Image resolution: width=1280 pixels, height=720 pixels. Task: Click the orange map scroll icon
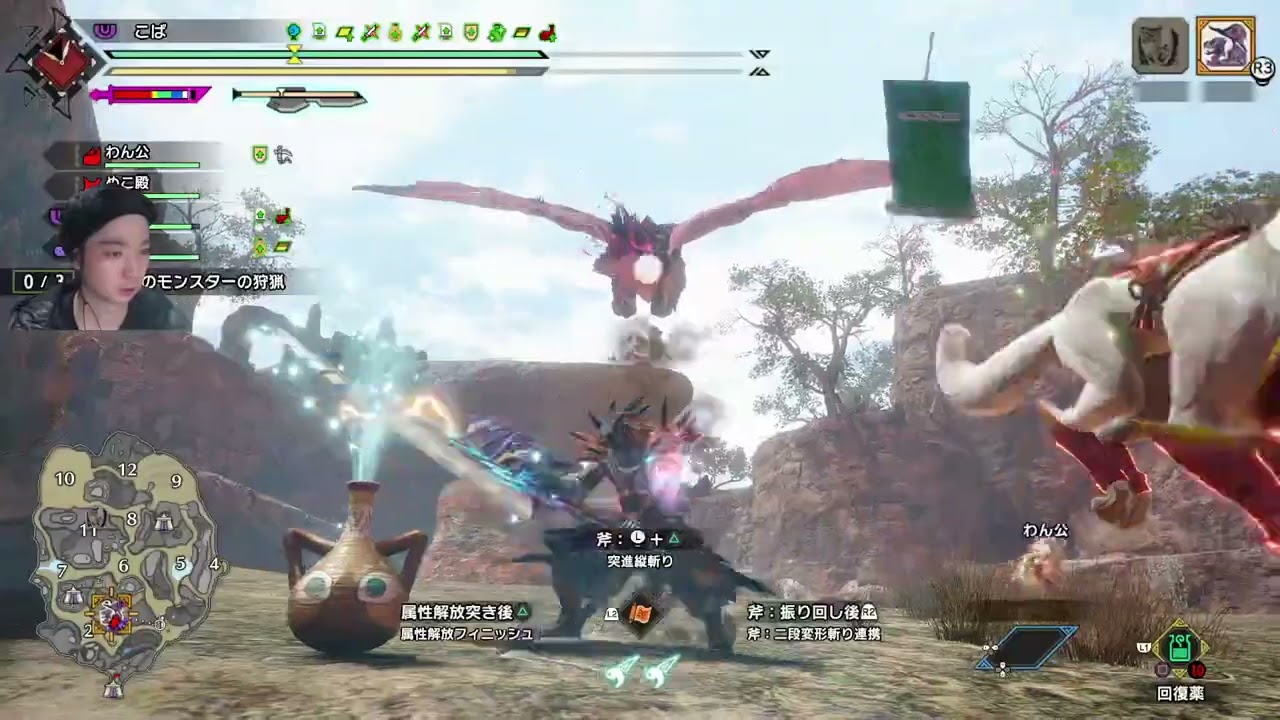point(640,614)
